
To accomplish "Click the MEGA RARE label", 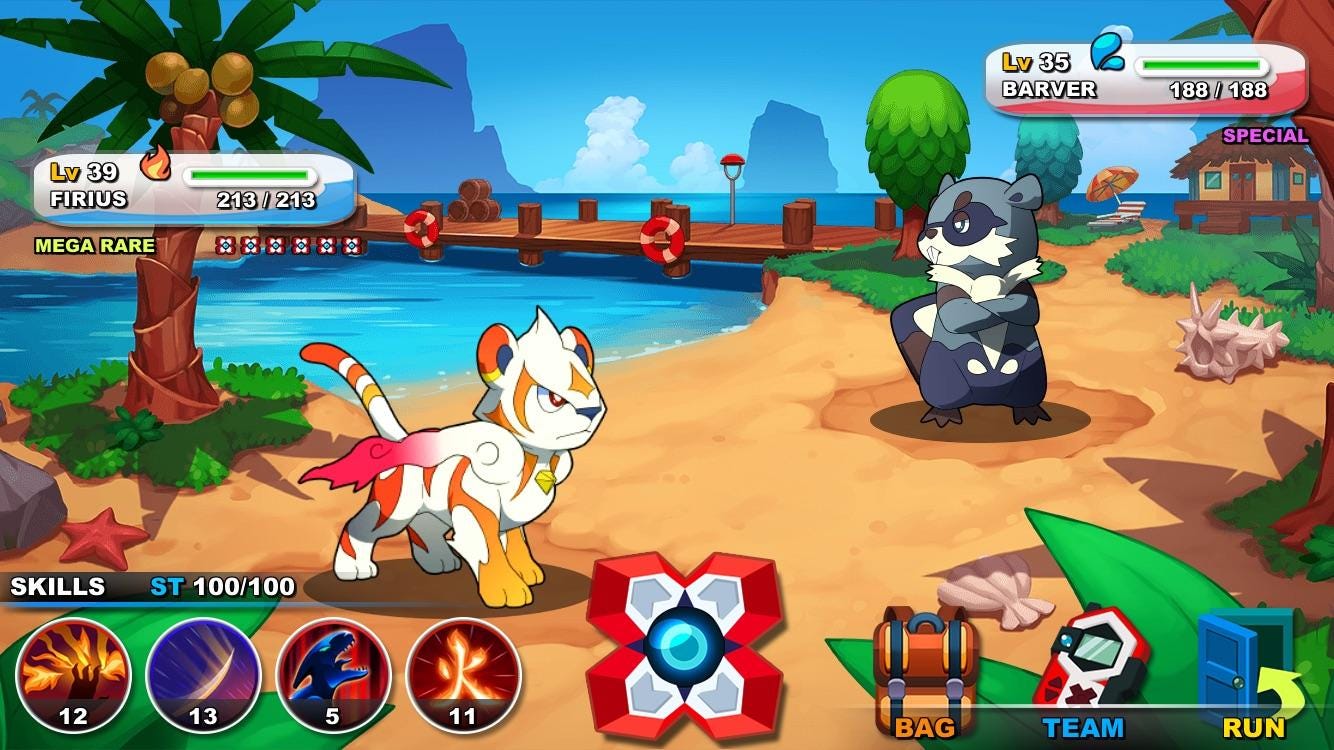I will pos(95,242).
